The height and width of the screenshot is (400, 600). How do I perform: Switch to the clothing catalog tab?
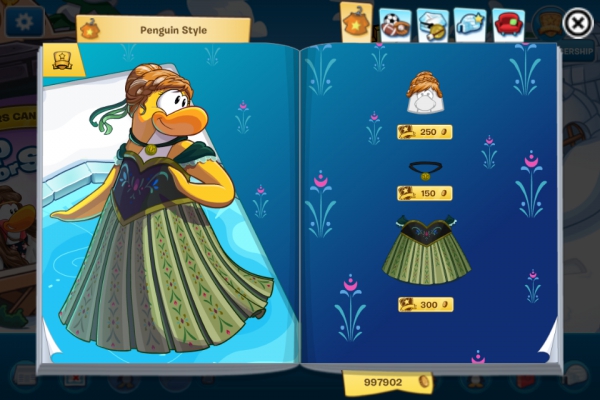(x=357, y=22)
